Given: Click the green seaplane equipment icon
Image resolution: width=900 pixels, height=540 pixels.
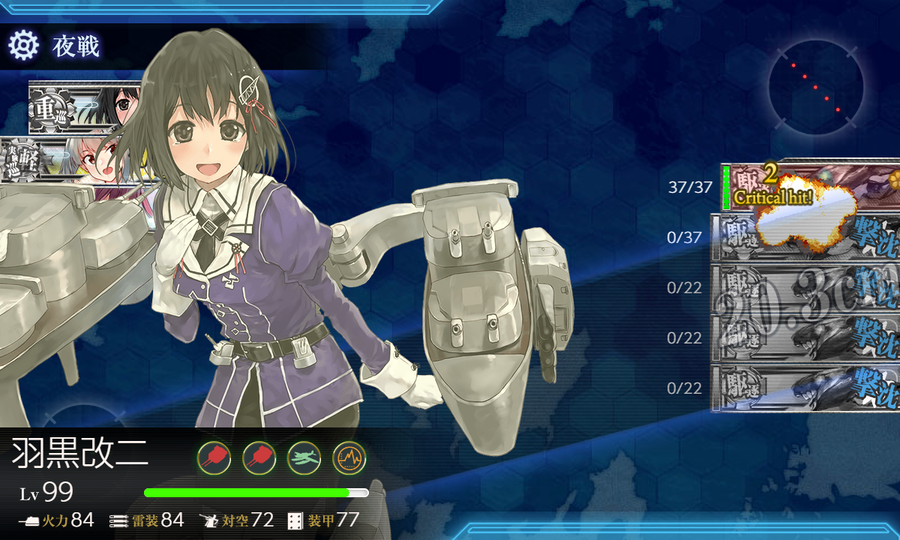Looking at the screenshot, I should 304,458.
